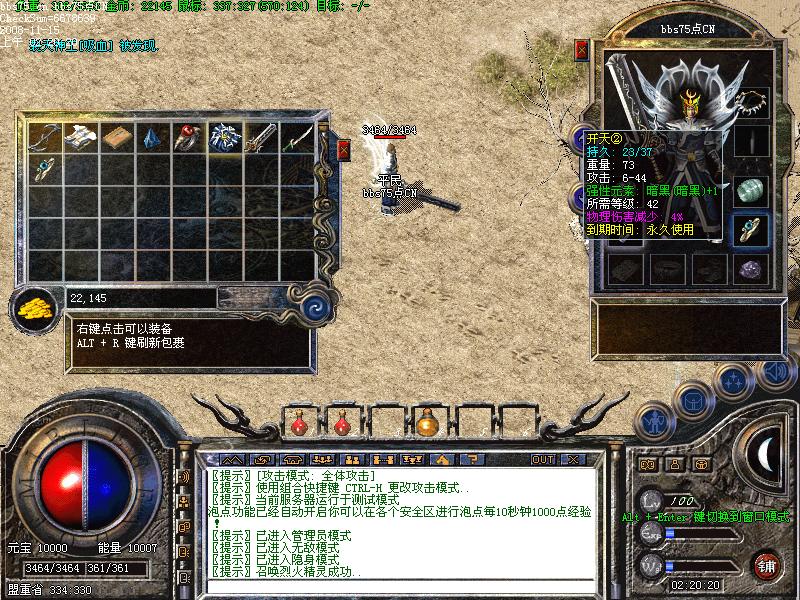Click the gold coin pile icon

(x=35, y=307)
